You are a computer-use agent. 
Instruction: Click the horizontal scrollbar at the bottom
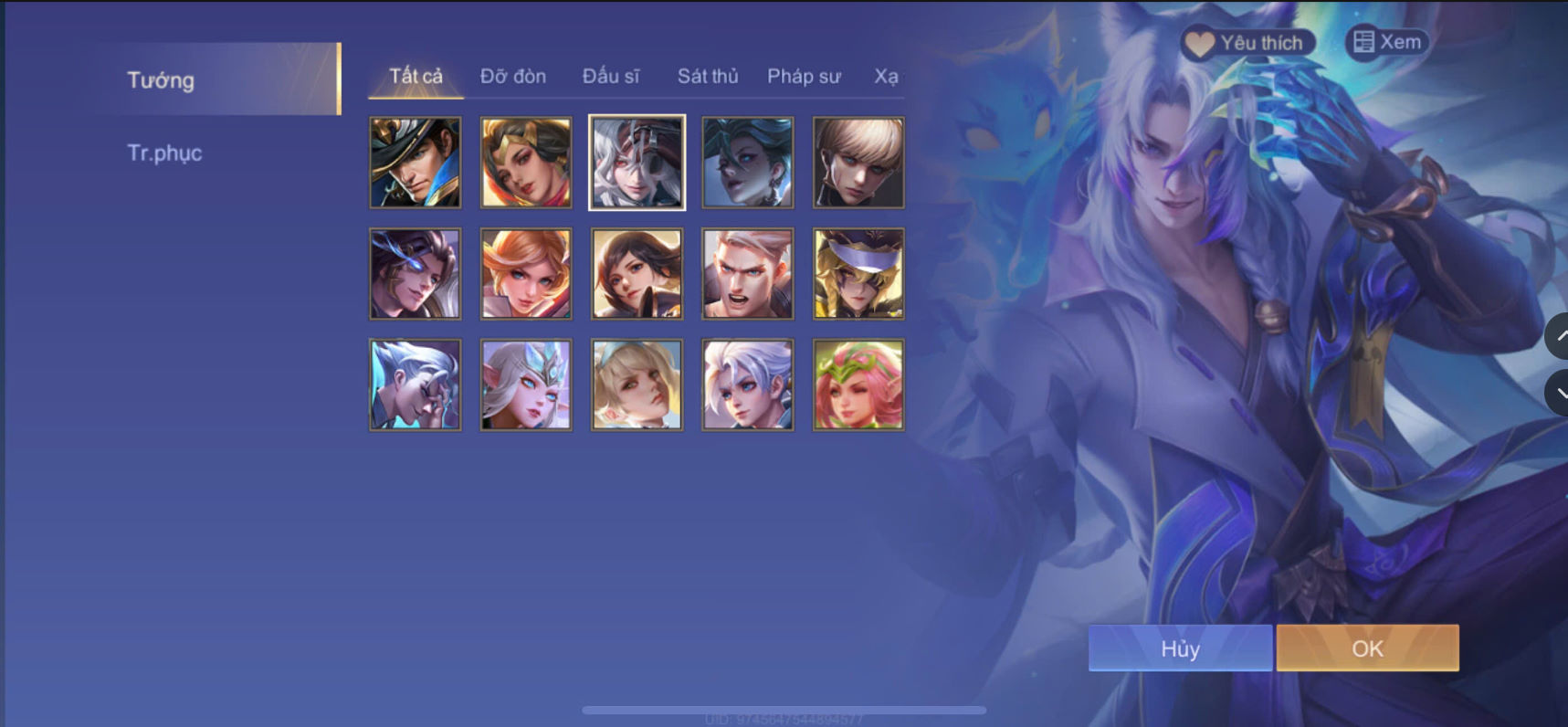[785, 708]
